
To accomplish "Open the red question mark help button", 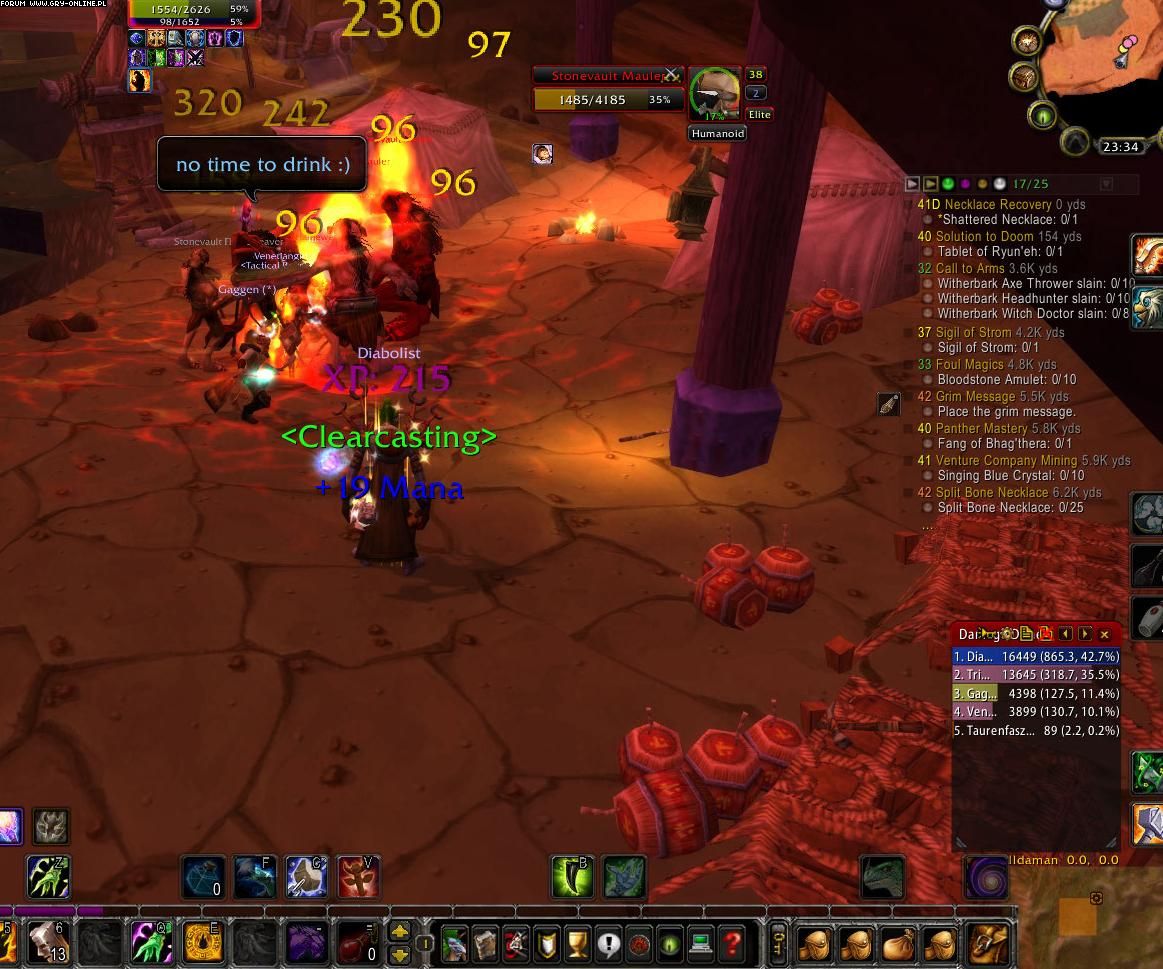I will click(732, 943).
